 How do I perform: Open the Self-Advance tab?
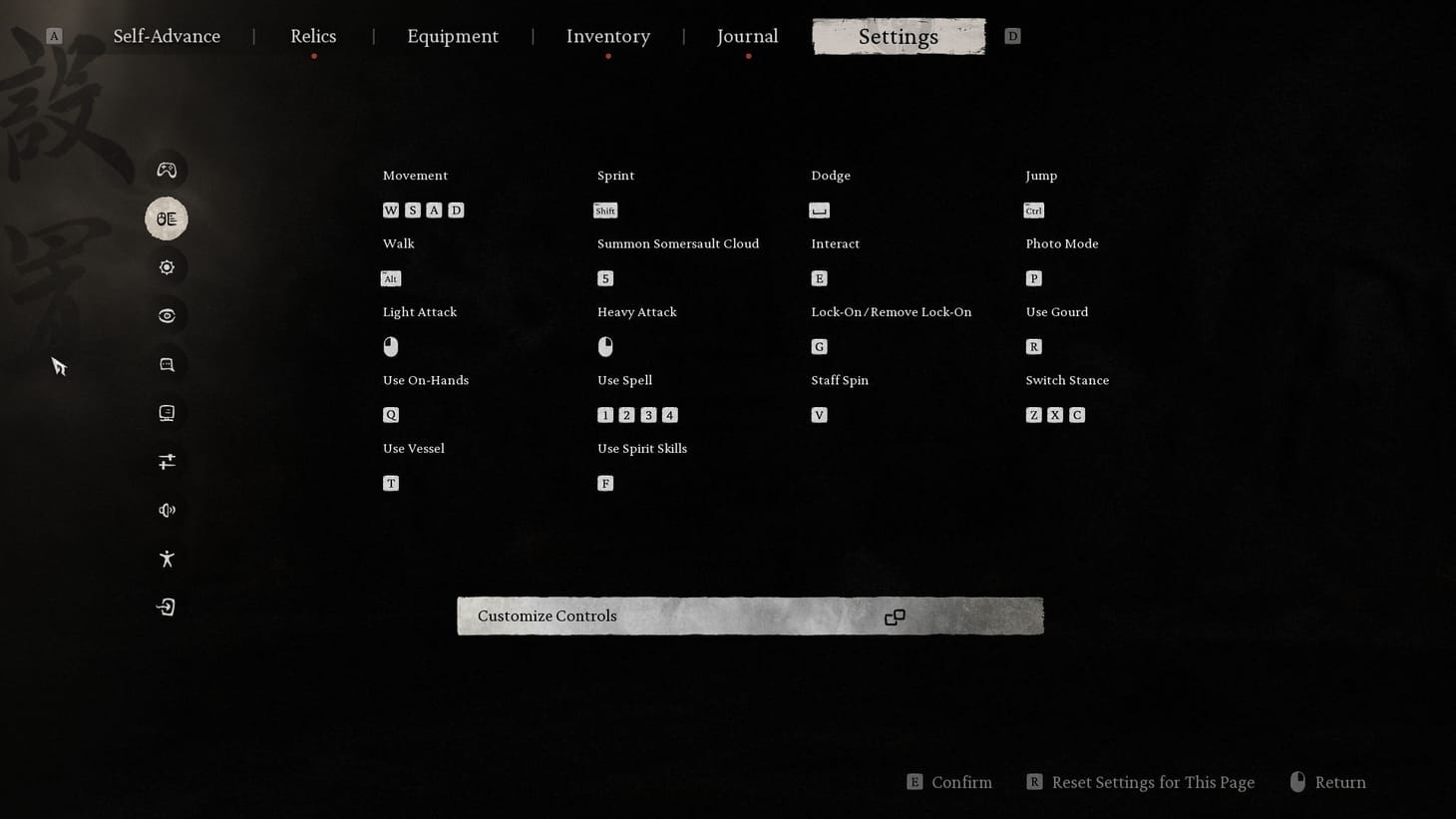pos(167,36)
